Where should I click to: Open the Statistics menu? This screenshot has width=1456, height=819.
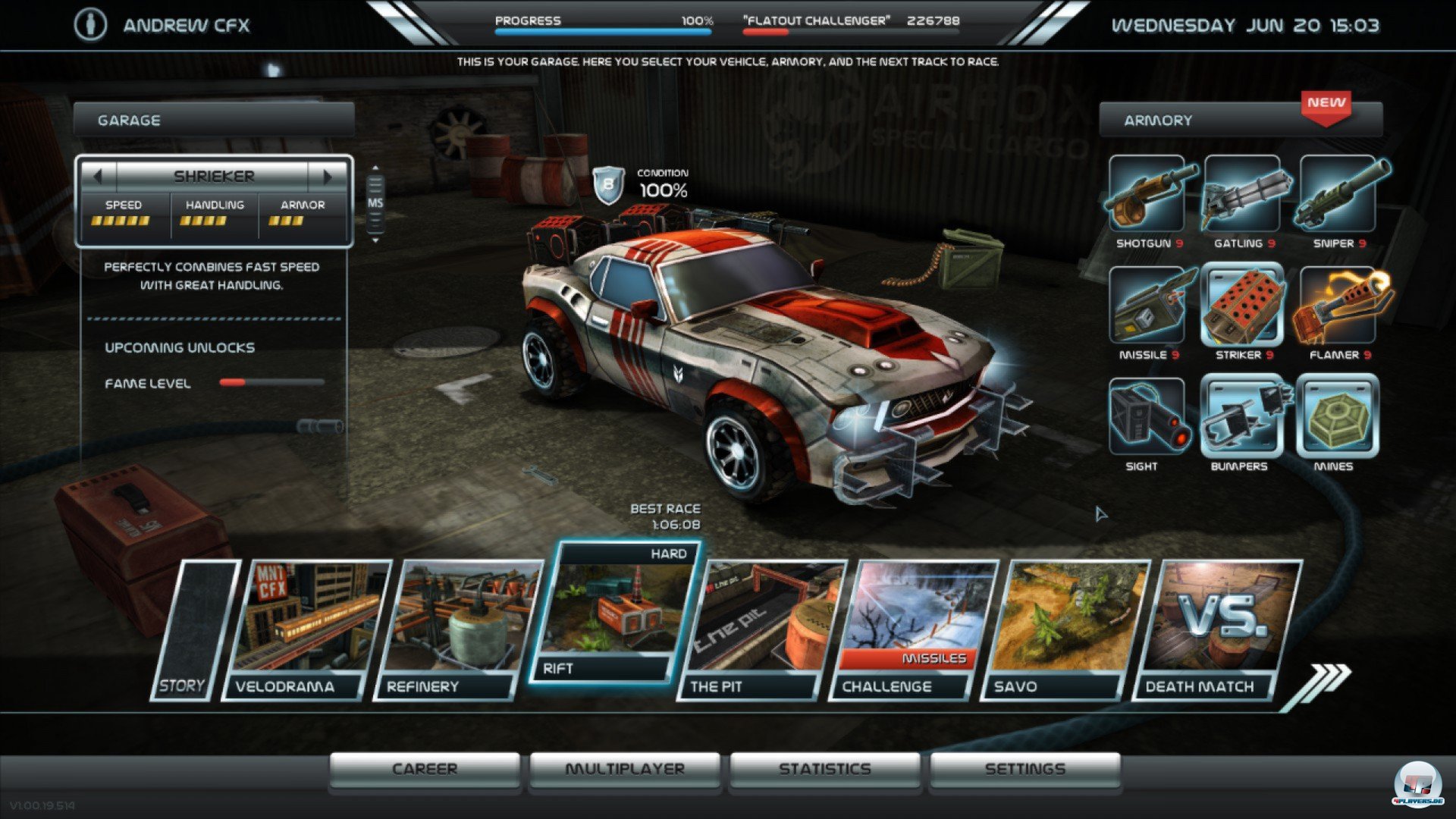(825, 769)
